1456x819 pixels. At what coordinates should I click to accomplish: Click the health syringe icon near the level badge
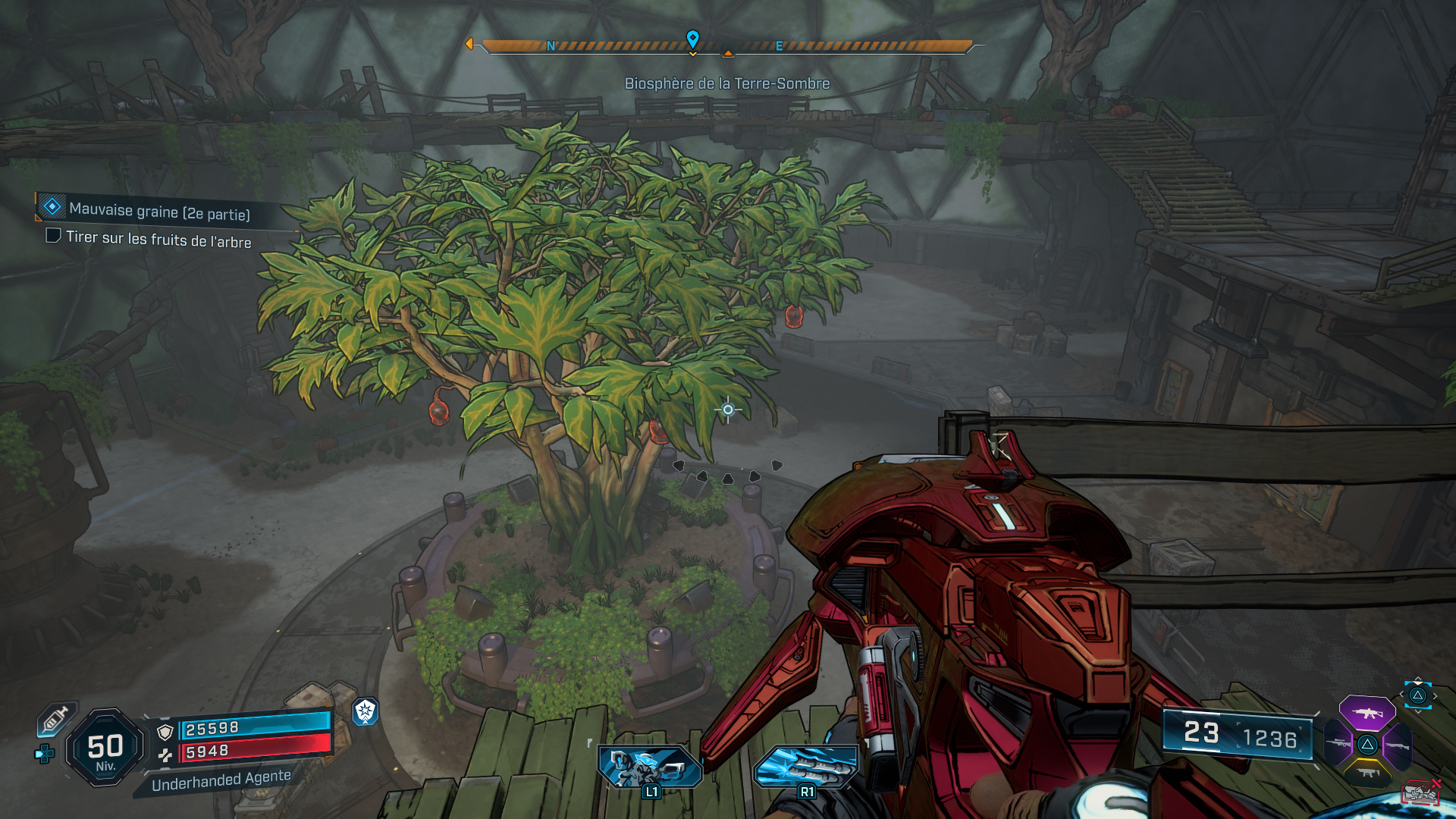tap(55, 718)
